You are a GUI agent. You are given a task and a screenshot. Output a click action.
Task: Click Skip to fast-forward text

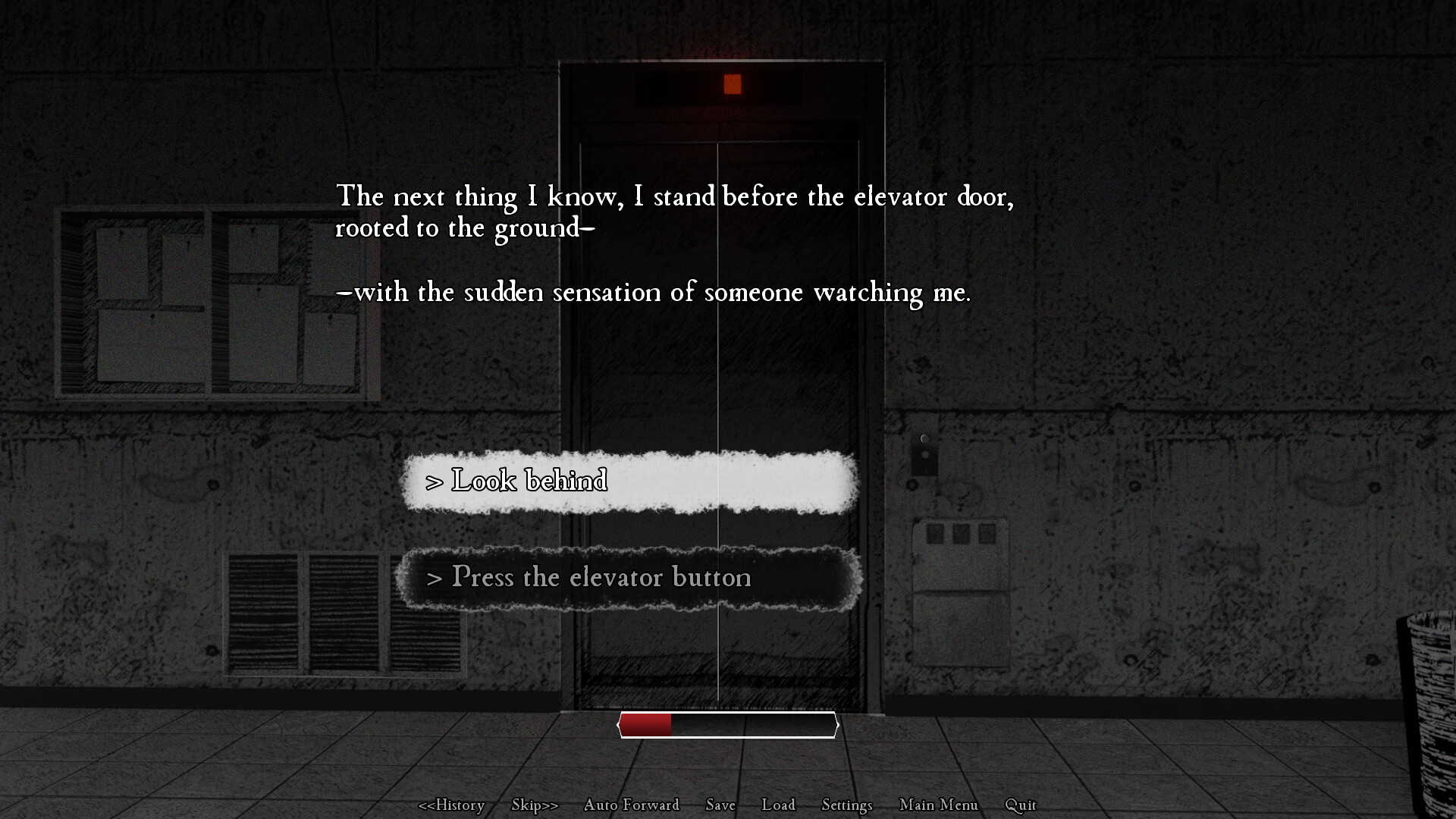click(534, 805)
